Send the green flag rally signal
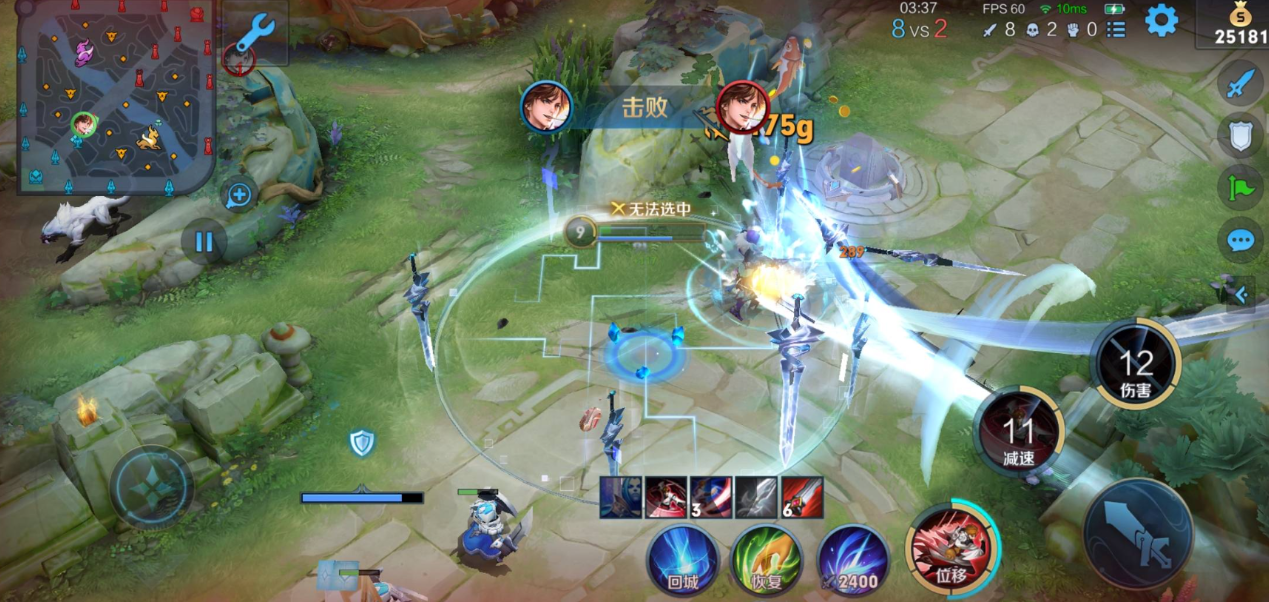 click(x=1240, y=187)
